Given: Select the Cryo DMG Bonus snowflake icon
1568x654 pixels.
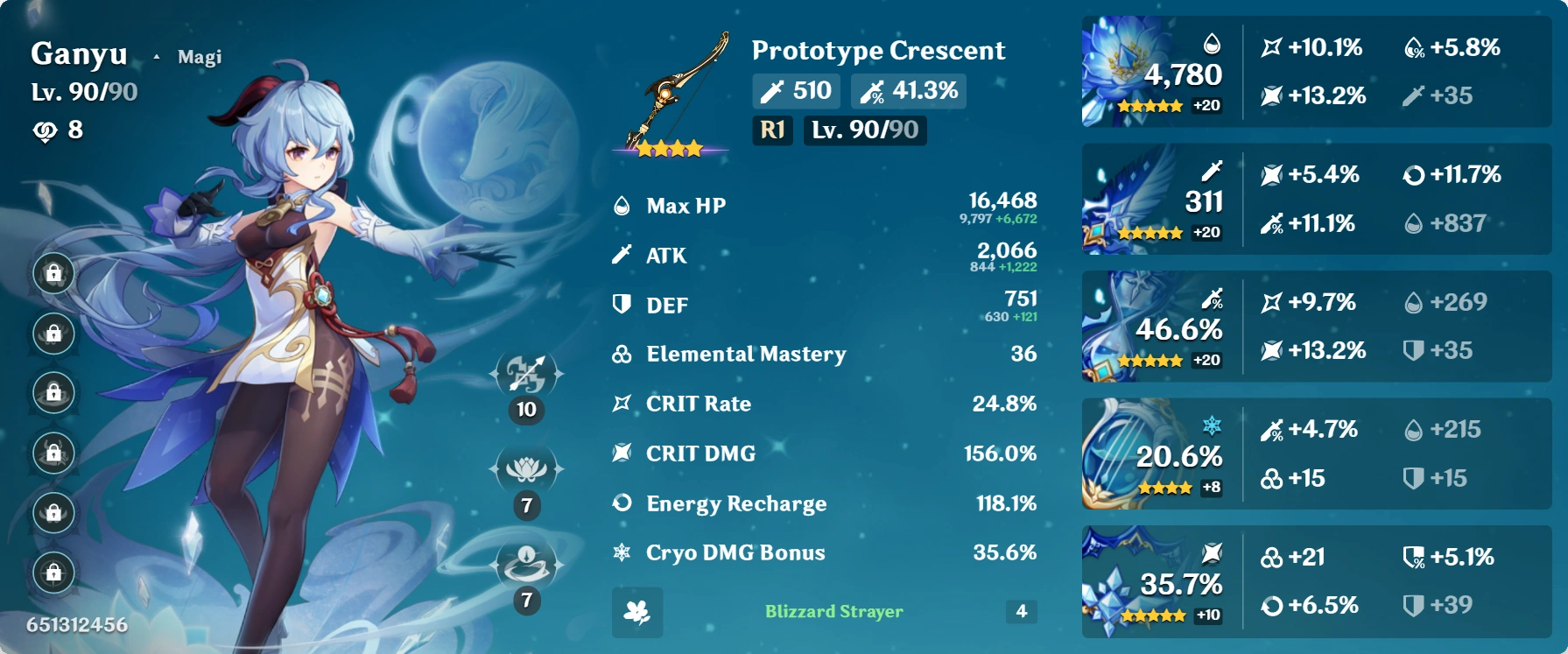Looking at the screenshot, I should [622, 552].
